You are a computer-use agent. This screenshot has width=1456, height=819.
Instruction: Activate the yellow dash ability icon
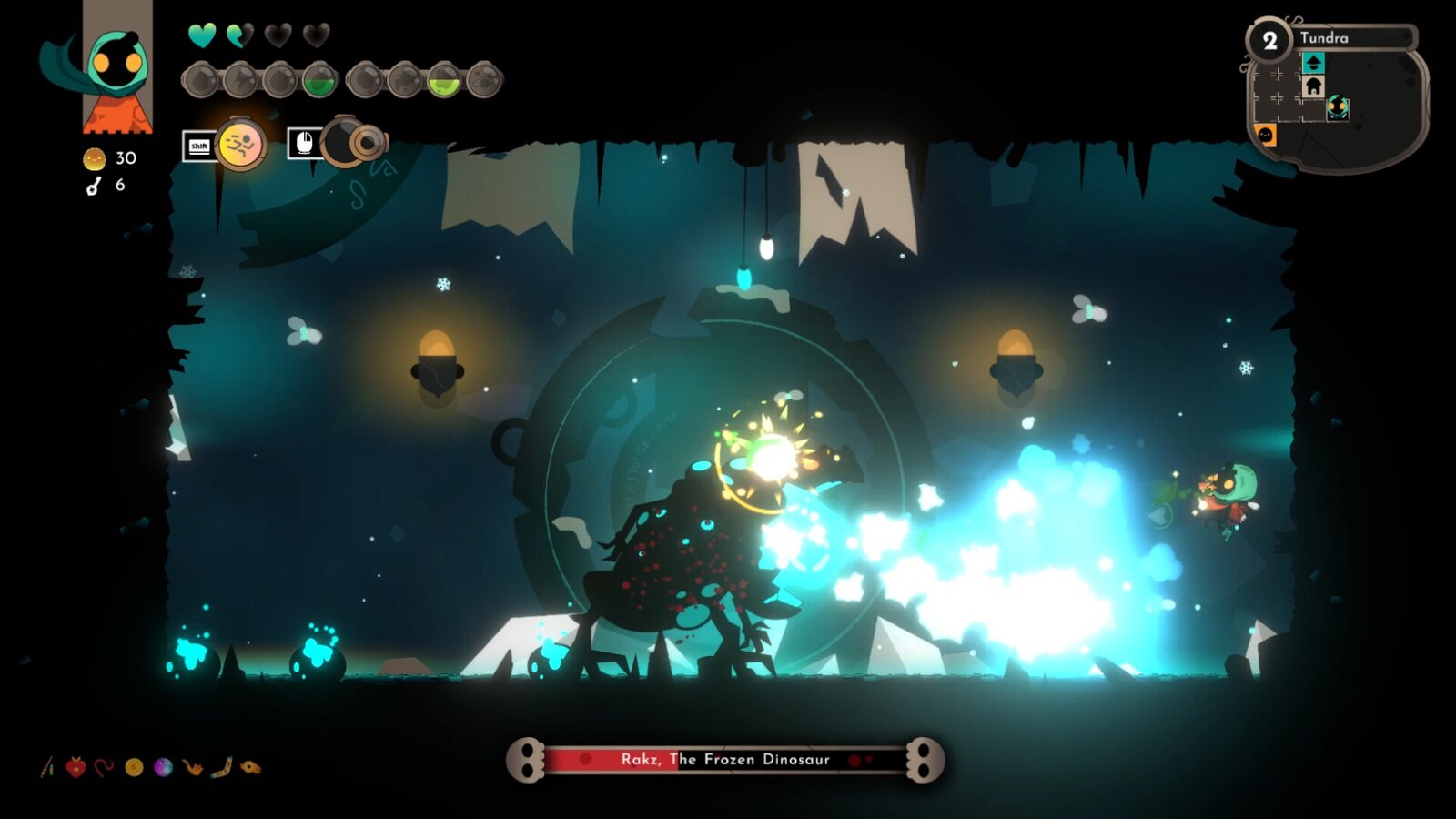(x=241, y=144)
